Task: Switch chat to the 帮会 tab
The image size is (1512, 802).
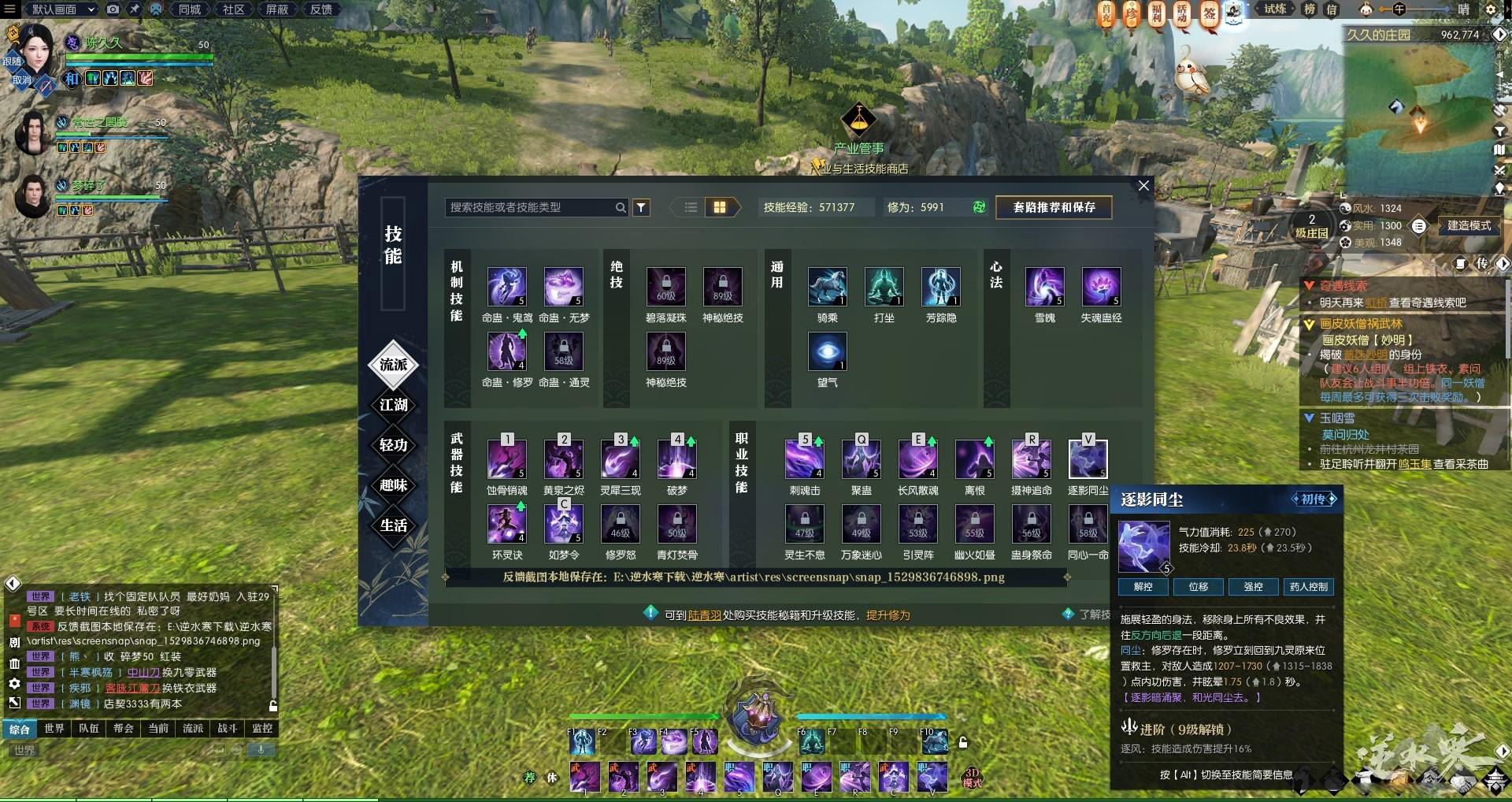Action: pyautogui.click(x=124, y=729)
